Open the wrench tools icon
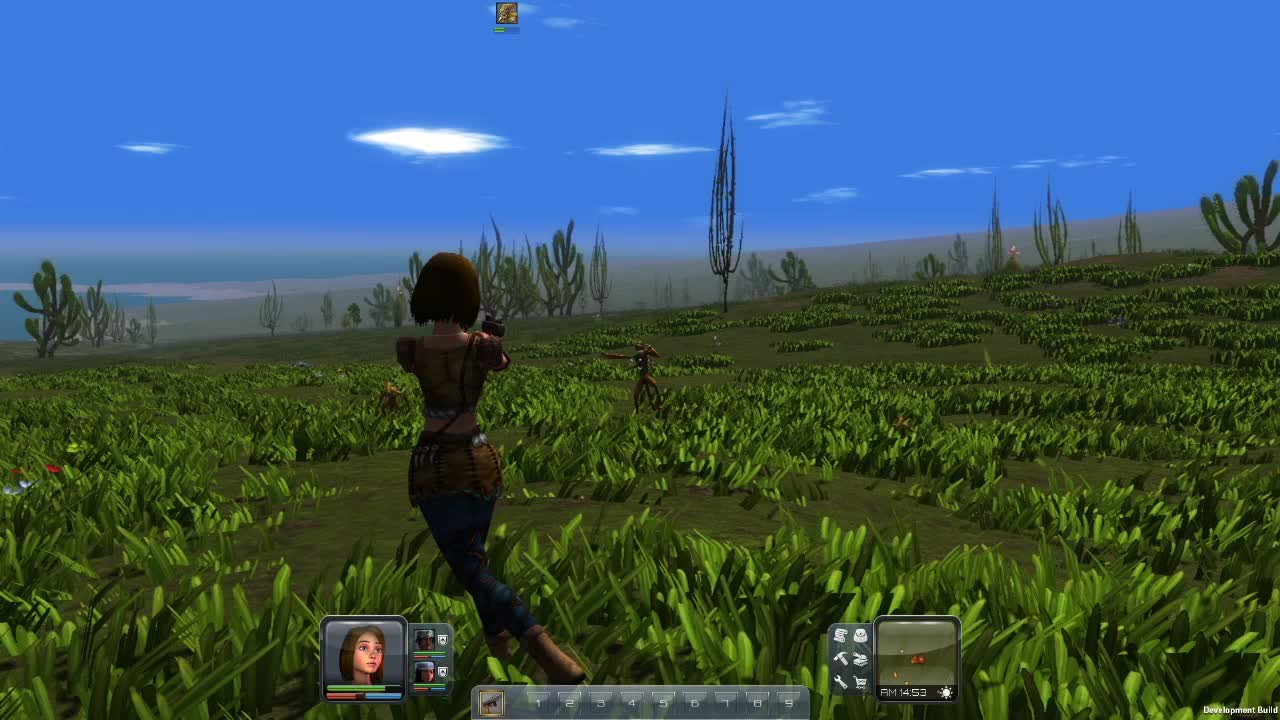The image size is (1280, 720). point(841,681)
